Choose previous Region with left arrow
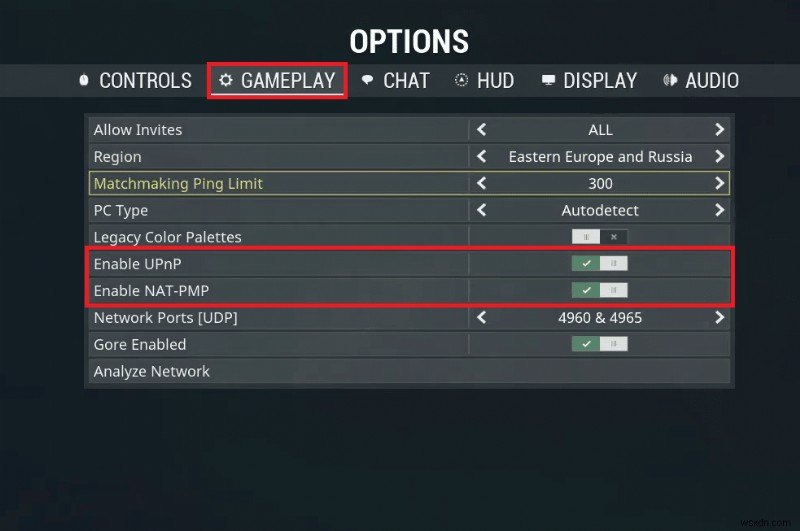This screenshot has height=531, width=800. pos(482,157)
